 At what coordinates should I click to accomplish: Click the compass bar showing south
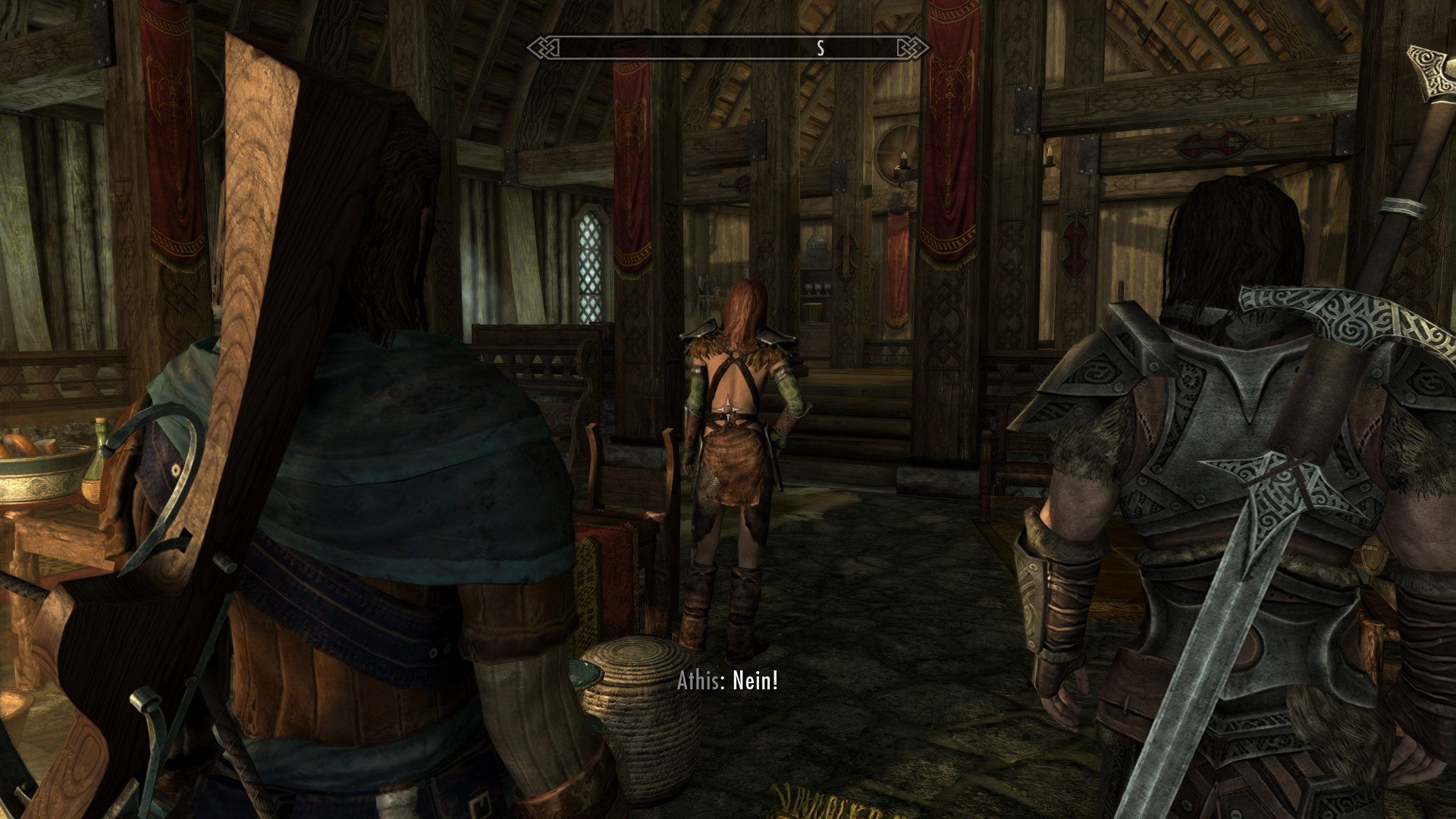click(x=728, y=49)
